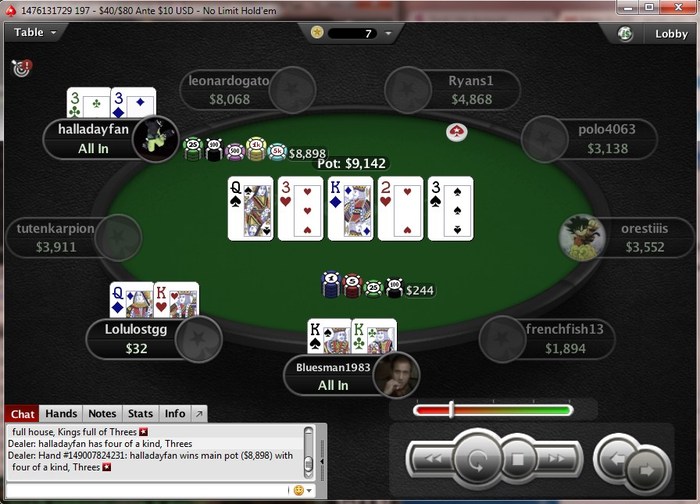
Task: Fast forward the hand replay
Action: click(x=559, y=461)
